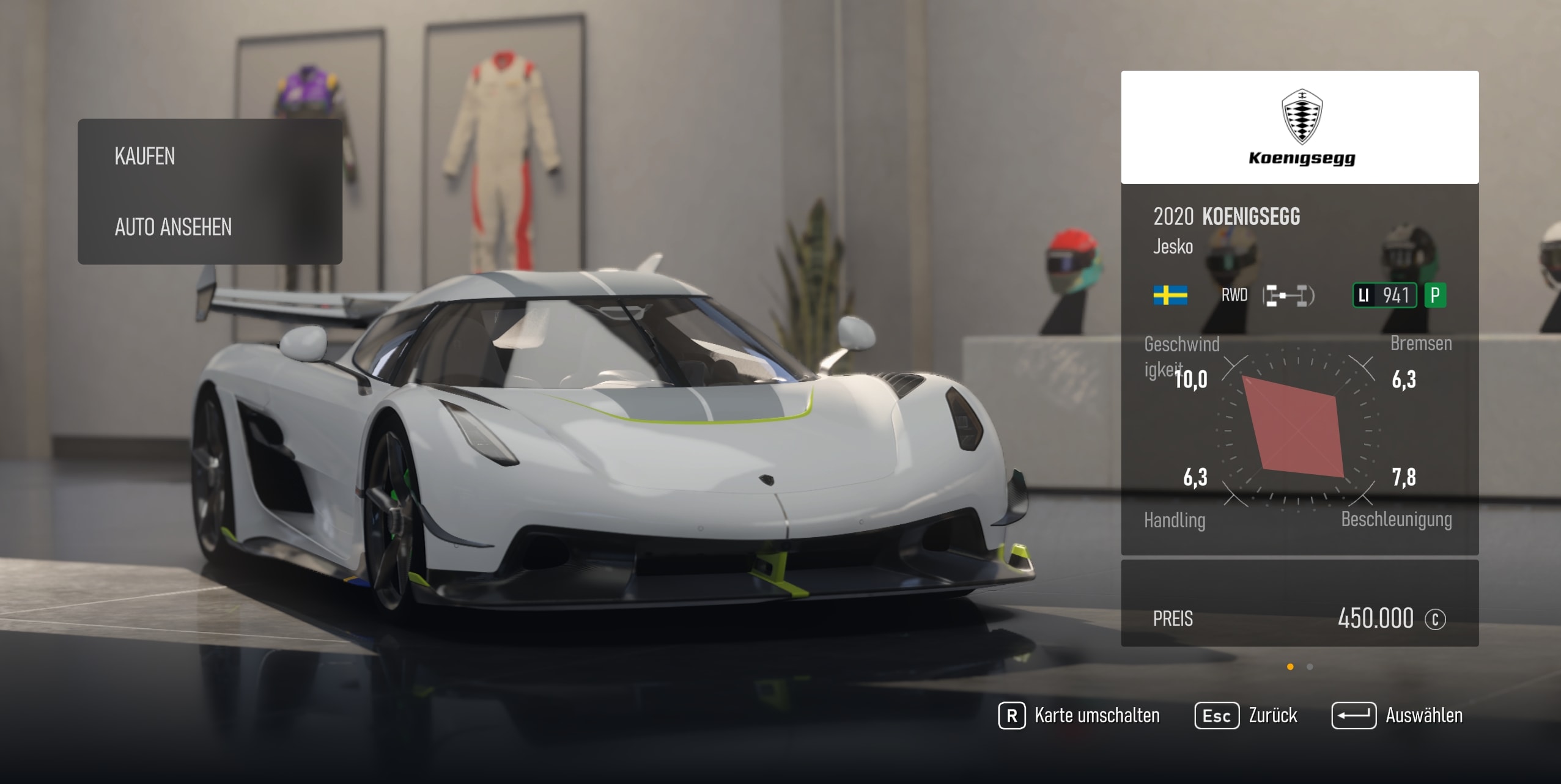Confirm with the Auswählen label
The width and height of the screenshot is (1561, 784).
click(x=1423, y=716)
